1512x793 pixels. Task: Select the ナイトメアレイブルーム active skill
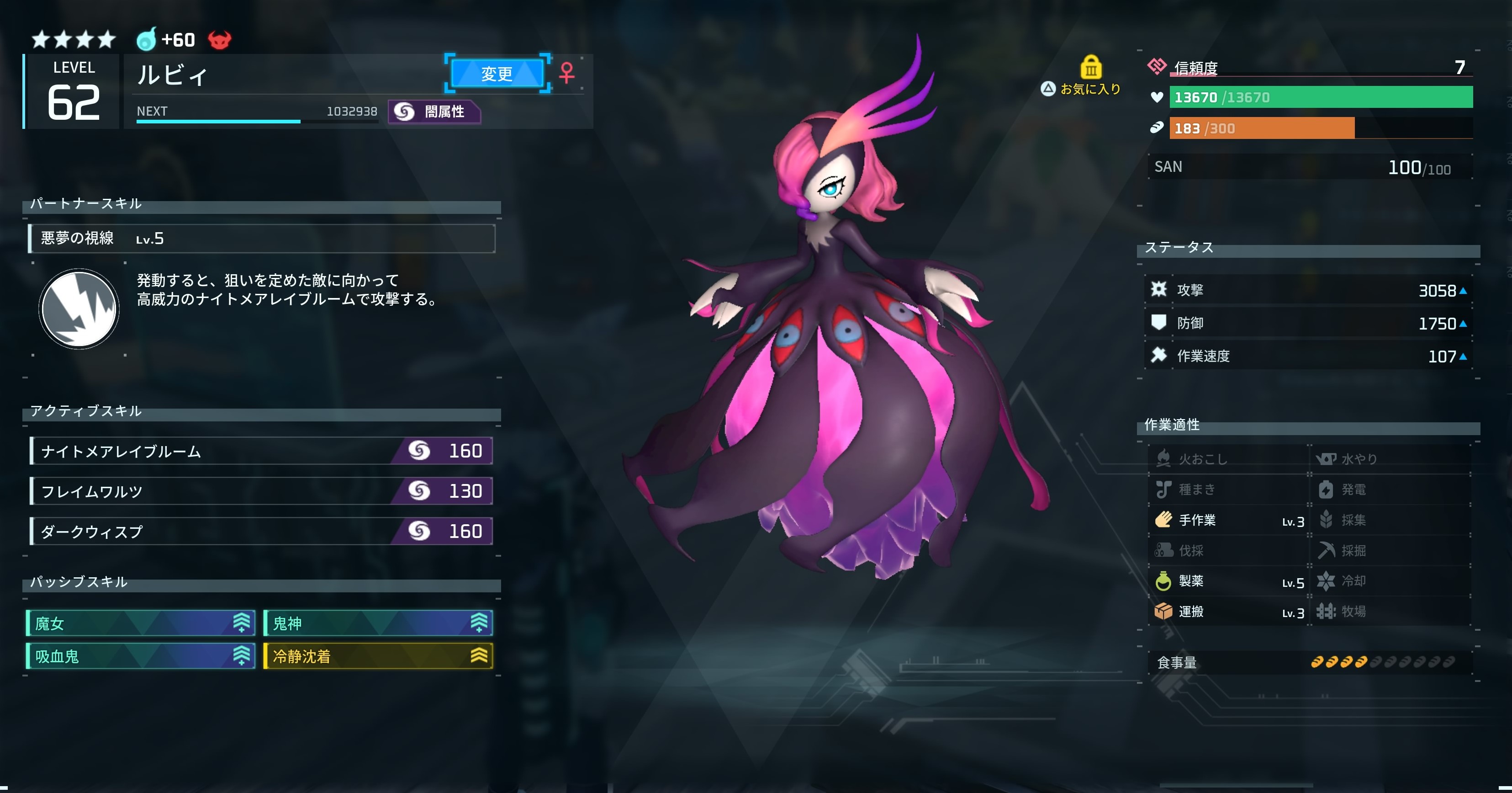point(262,451)
